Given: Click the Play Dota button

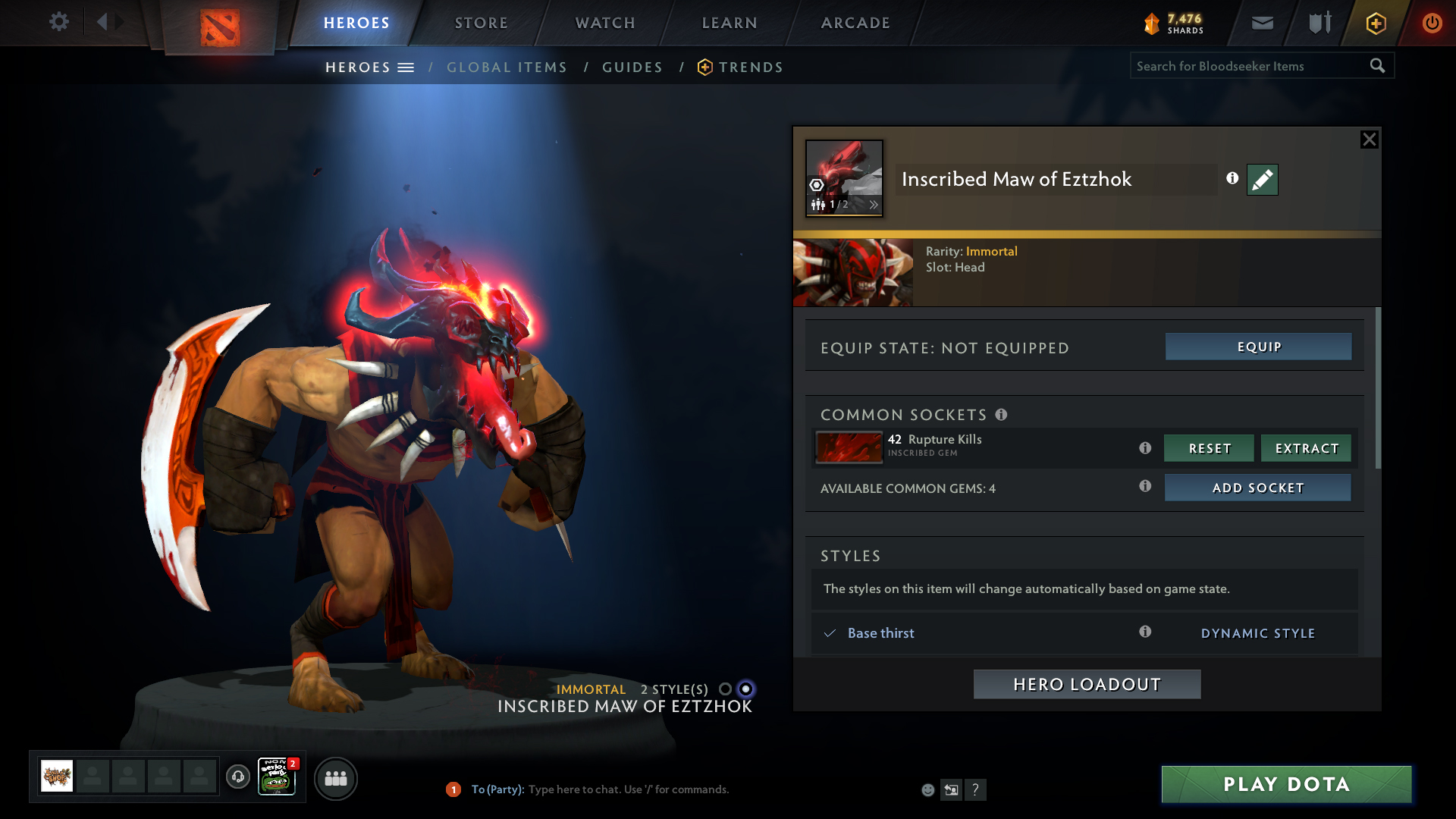Looking at the screenshot, I should (1286, 784).
